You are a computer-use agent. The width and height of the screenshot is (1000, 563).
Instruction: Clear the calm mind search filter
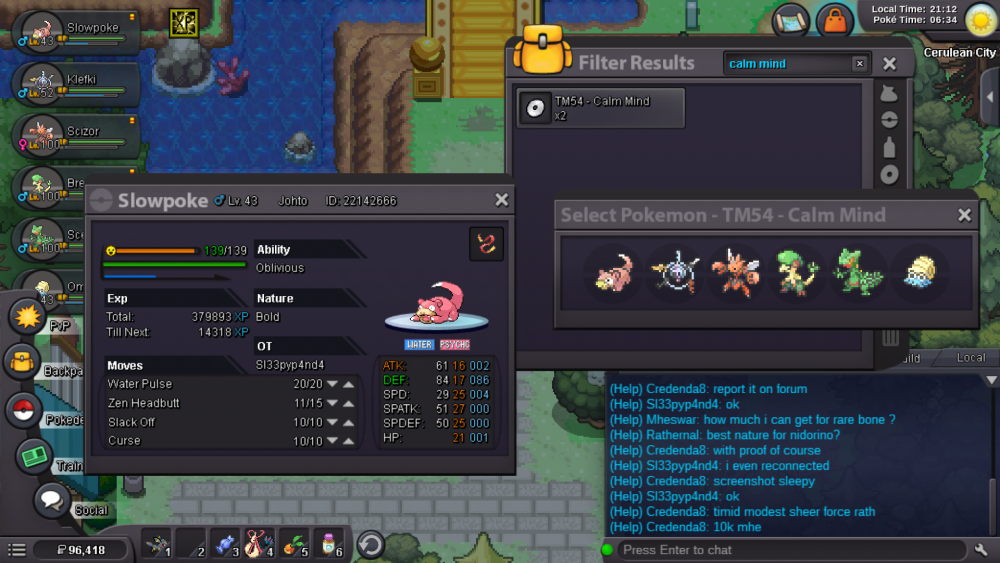click(859, 64)
